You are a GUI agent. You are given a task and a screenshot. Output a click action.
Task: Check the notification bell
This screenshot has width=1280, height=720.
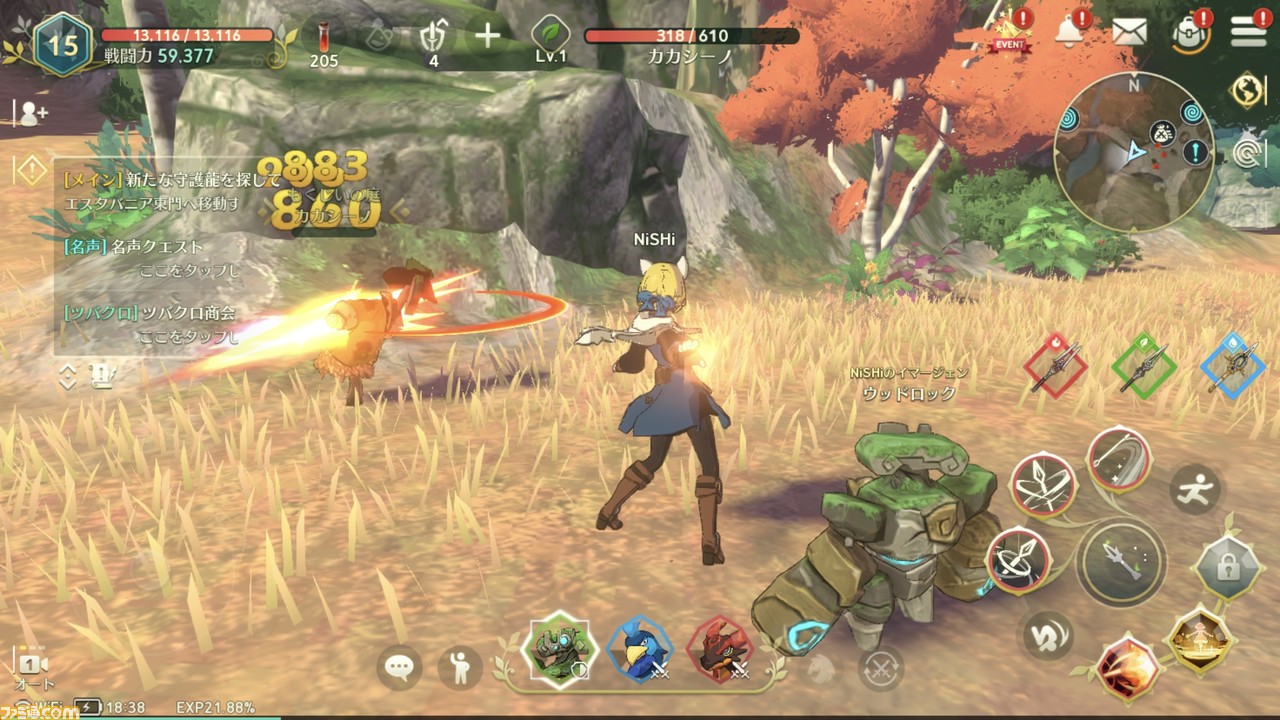tap(1070, 30)
